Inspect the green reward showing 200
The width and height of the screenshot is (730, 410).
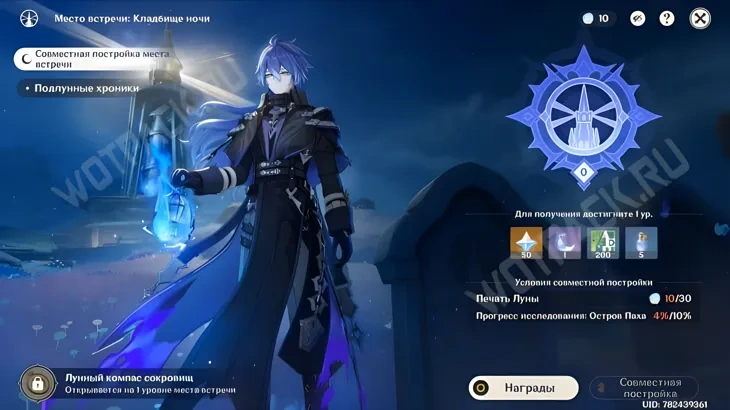(x=603, y=243)
